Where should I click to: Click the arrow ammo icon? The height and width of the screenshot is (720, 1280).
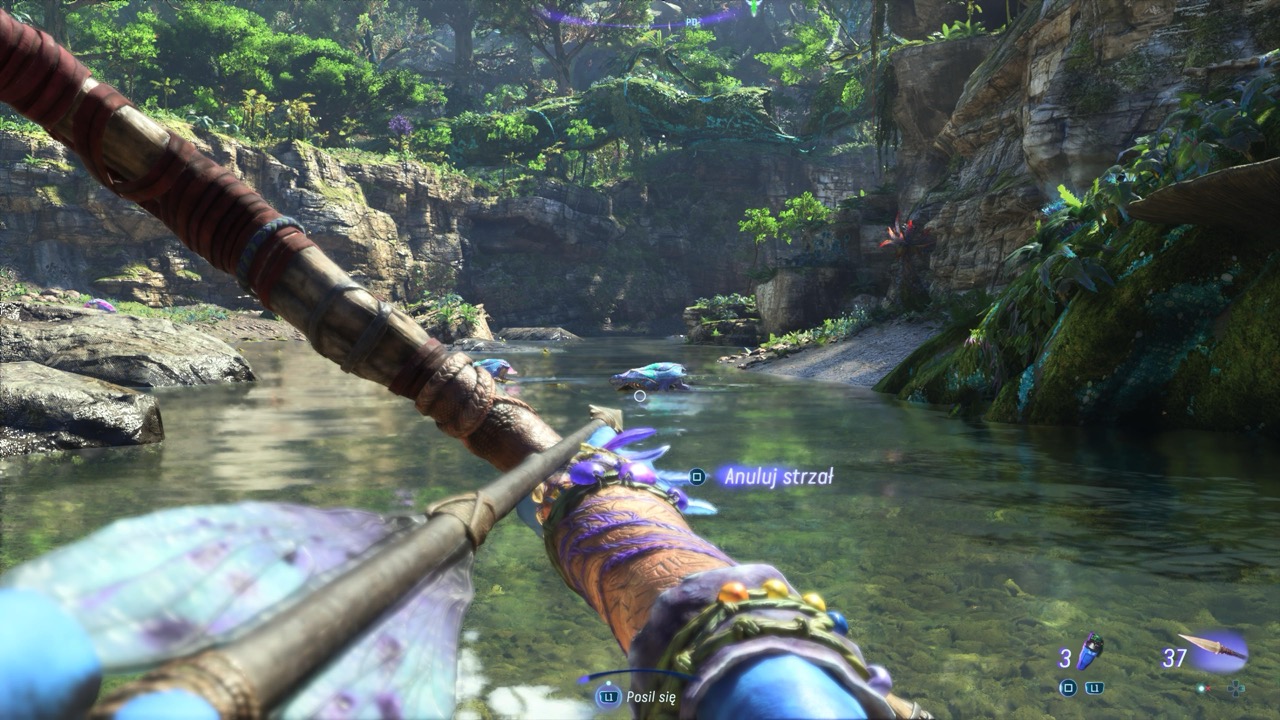click(1215, 648)
